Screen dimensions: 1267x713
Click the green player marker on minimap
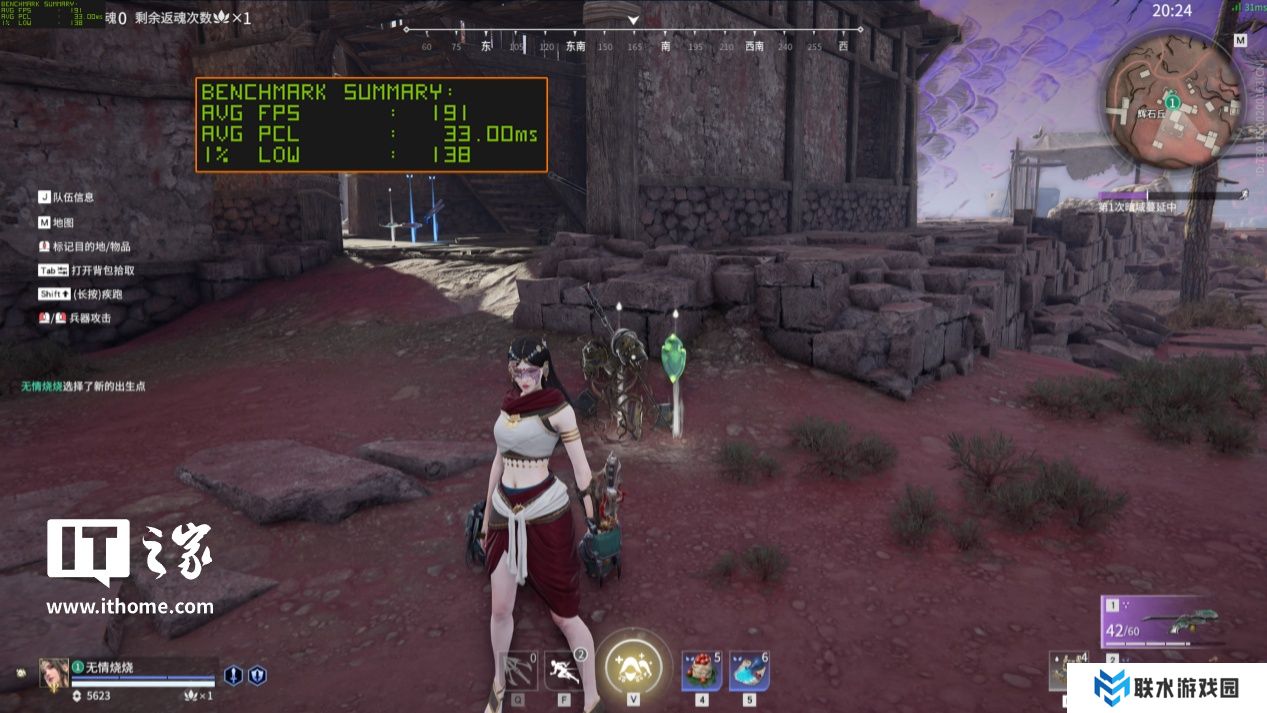coord(1173,102)
